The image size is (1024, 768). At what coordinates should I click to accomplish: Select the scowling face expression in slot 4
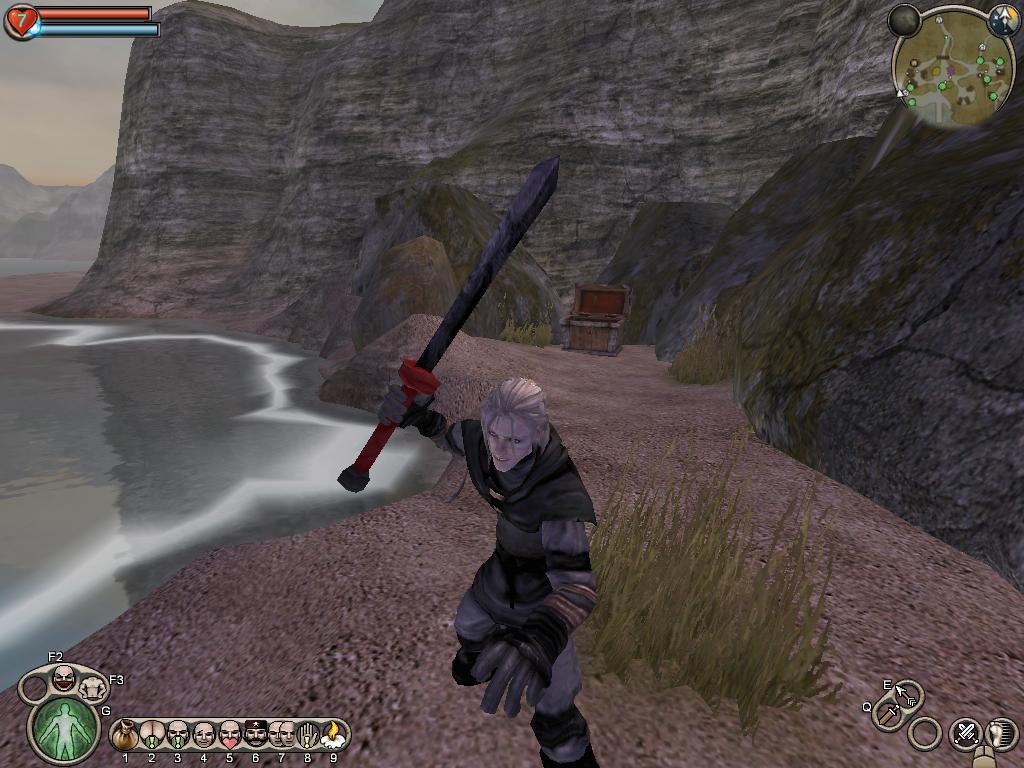204,735
